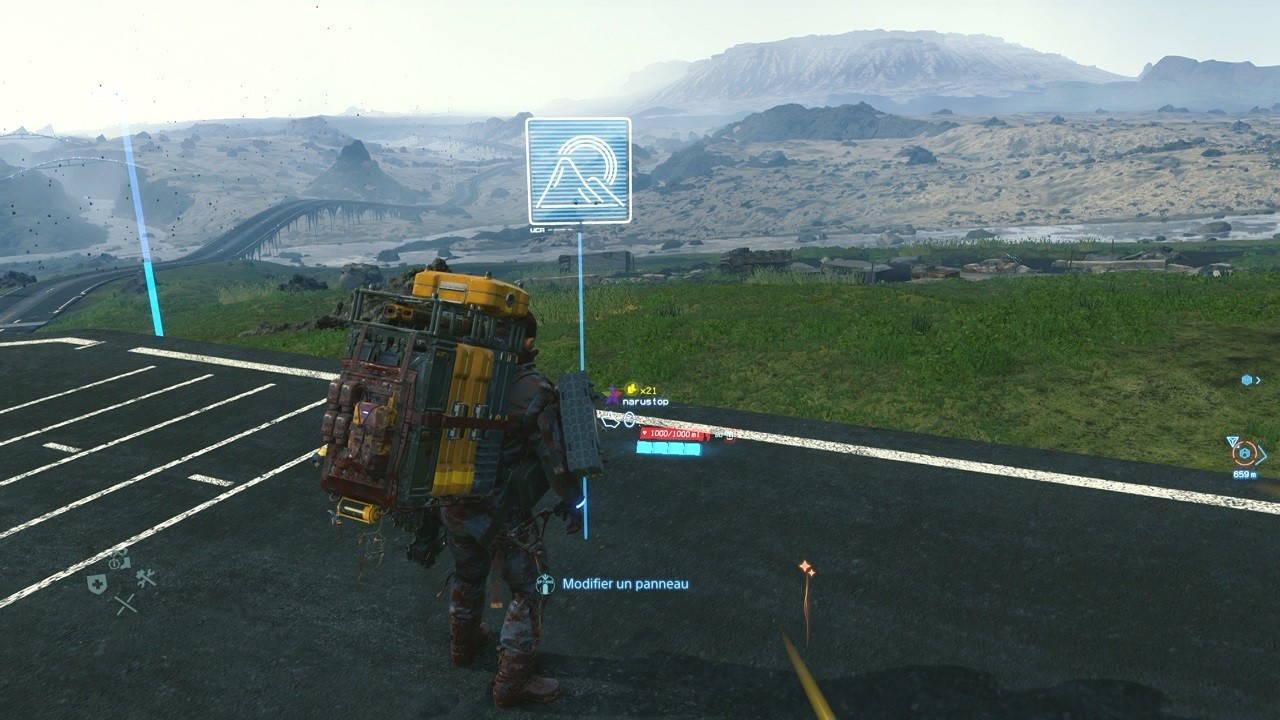Click the golden thumbs-up likes icon beside x21
1280x720 pixels.
point(631,390)
